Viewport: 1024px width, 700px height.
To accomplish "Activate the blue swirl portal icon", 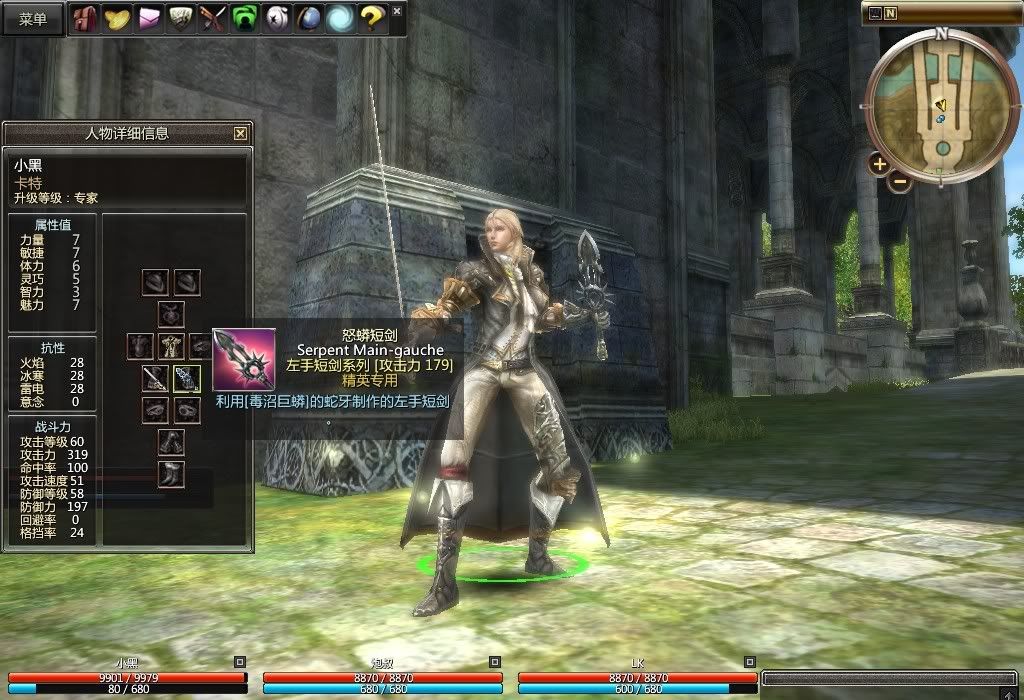I will point(340,18).
